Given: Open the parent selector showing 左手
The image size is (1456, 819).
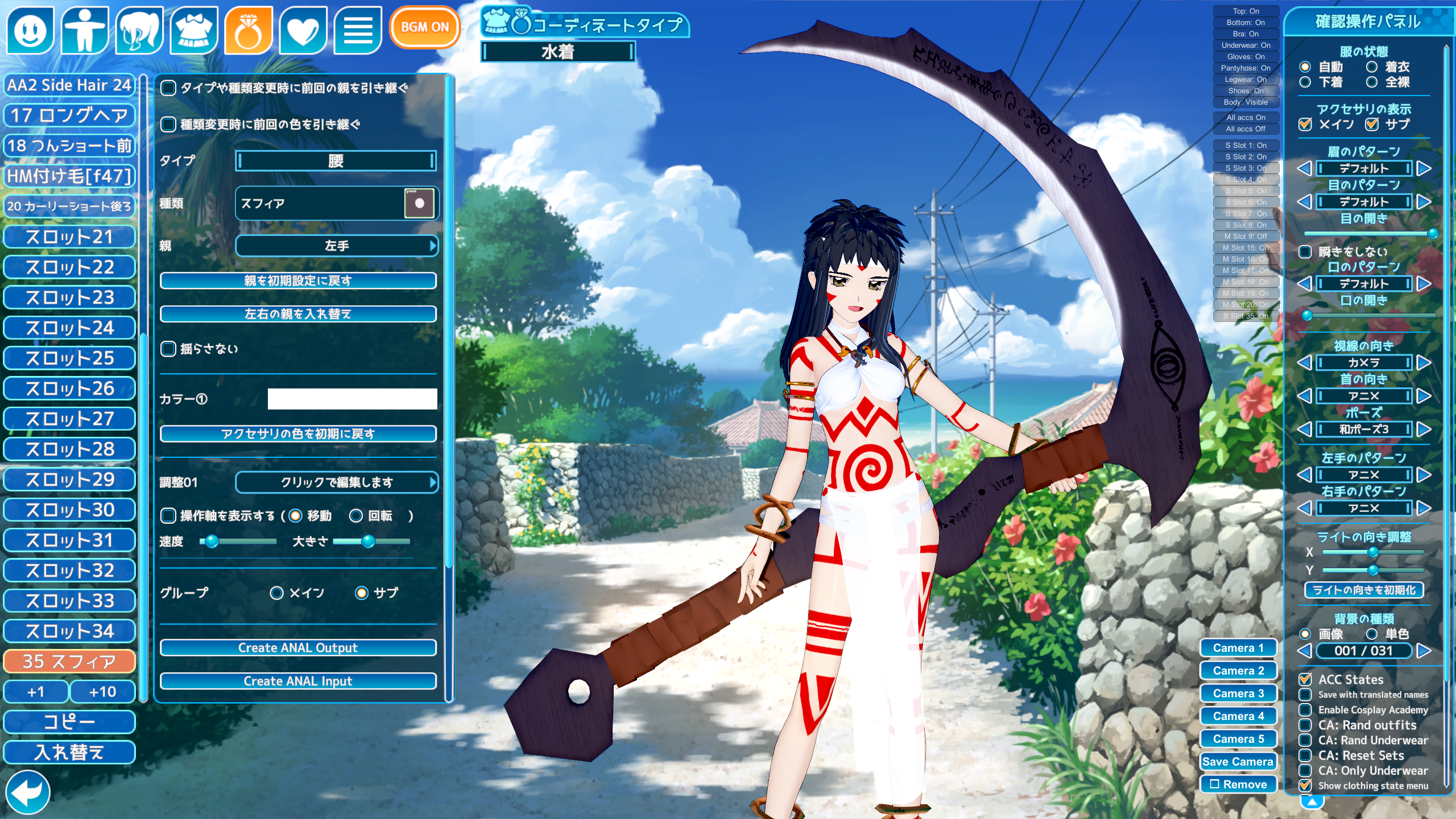Looking at the screenshot, I should tap(336, 246).
